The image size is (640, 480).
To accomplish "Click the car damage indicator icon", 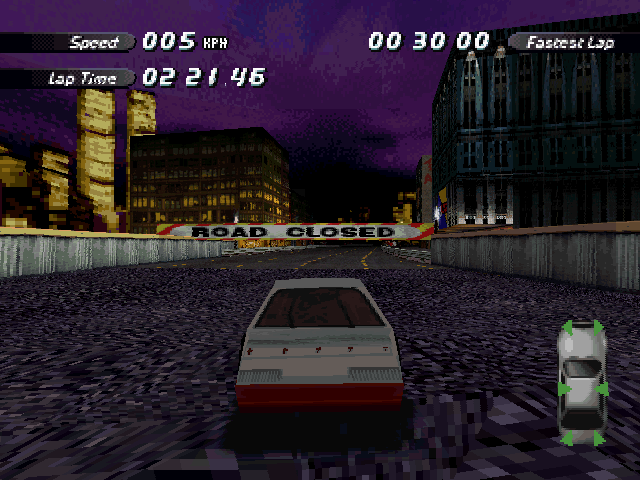I will point(582,384).
